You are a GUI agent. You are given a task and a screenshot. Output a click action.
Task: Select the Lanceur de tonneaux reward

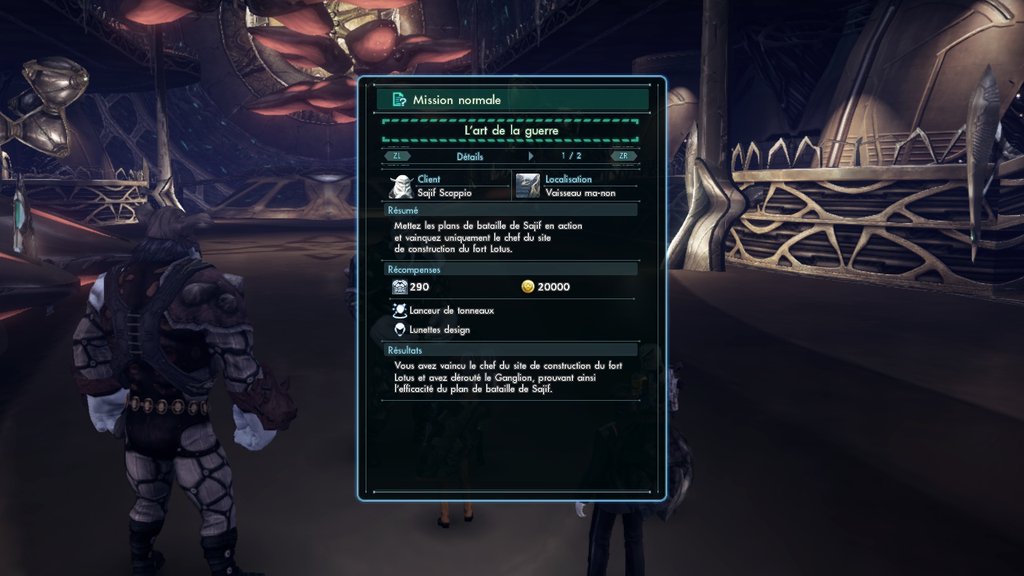click(451, 311)
